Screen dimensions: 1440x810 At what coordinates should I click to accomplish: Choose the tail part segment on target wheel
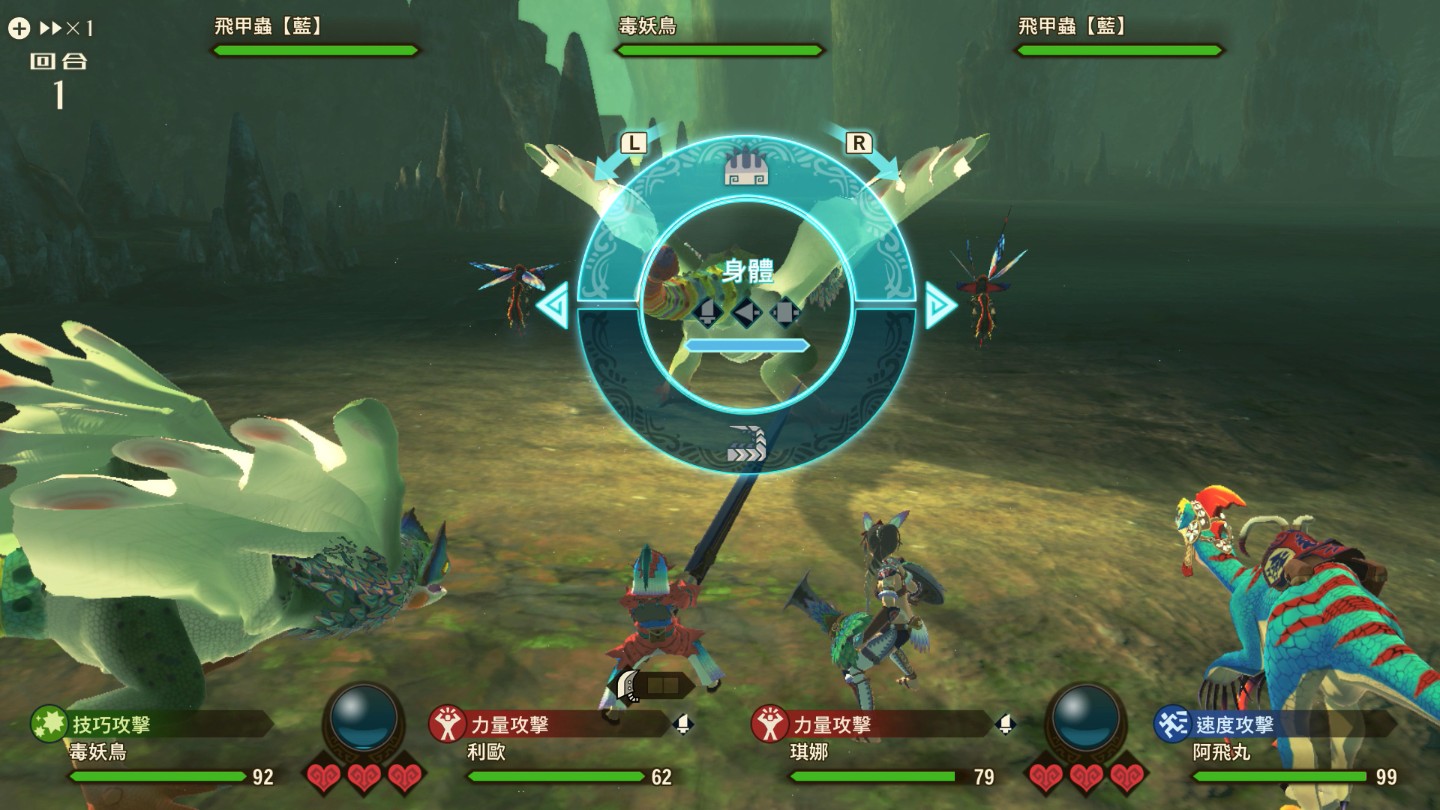[x=746, y=444]
